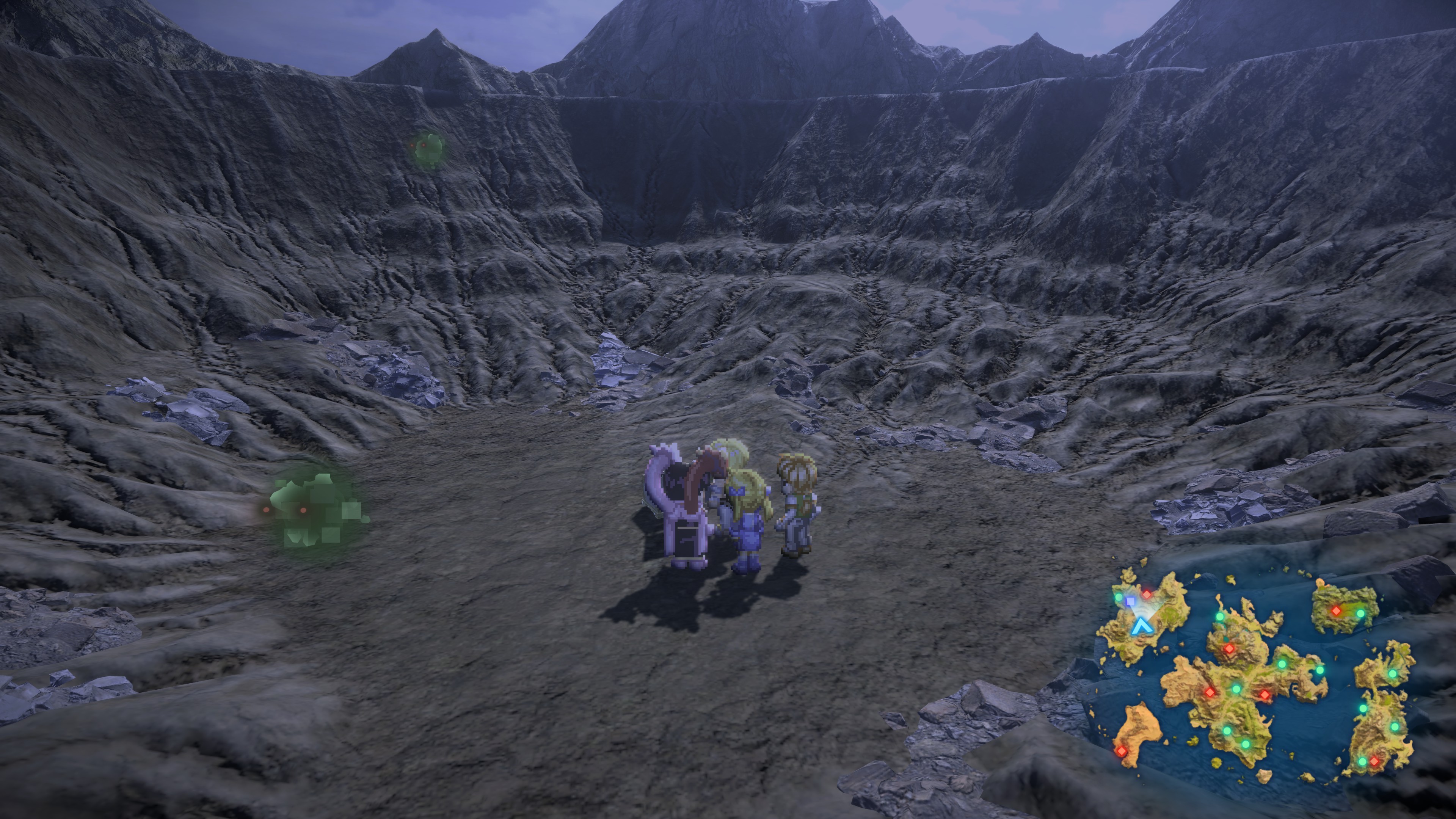Choose the red diamond on the northeast island

coord(1336,610)
